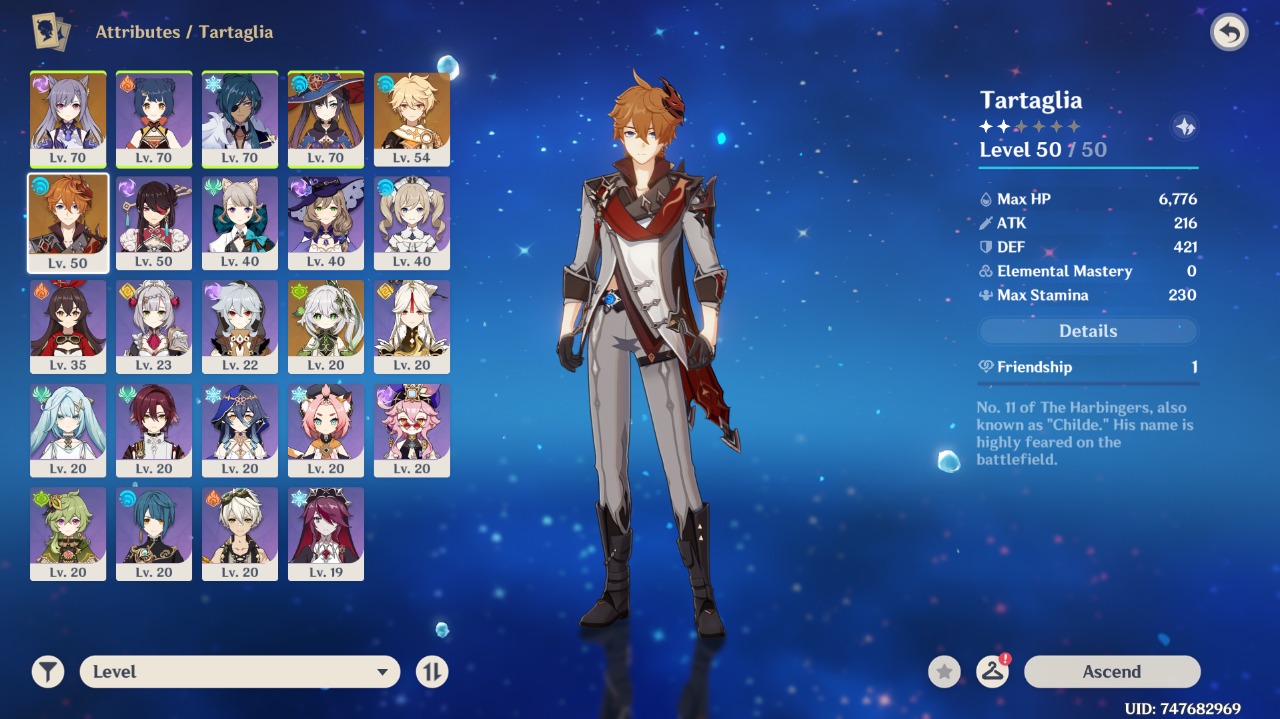Open the outfit hanger icon
Screen dimensions: 1280x719
(992, 672)
